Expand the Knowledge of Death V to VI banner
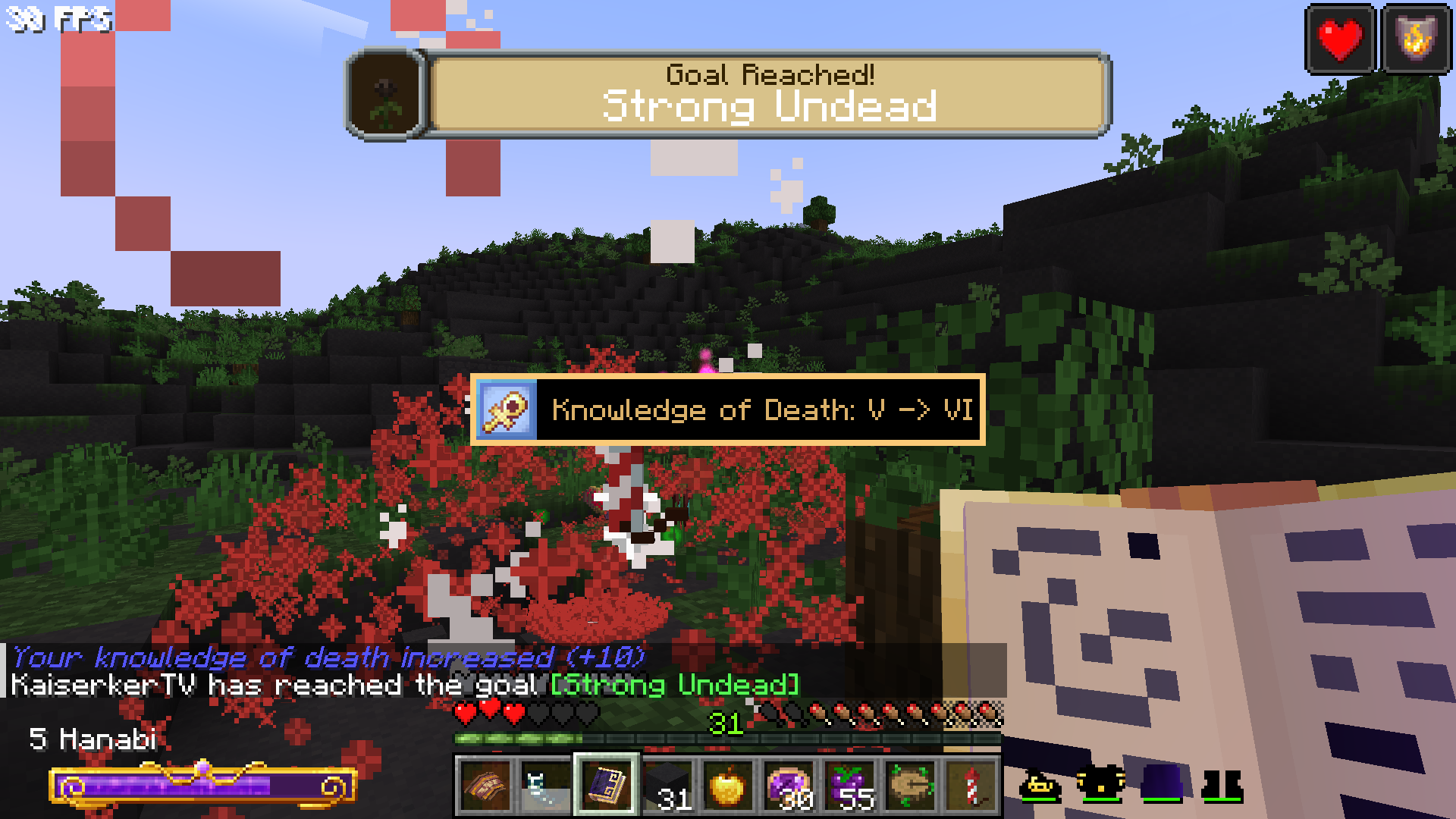The width and height of the screenshot is (1456, 819). [x=728, y=409]
